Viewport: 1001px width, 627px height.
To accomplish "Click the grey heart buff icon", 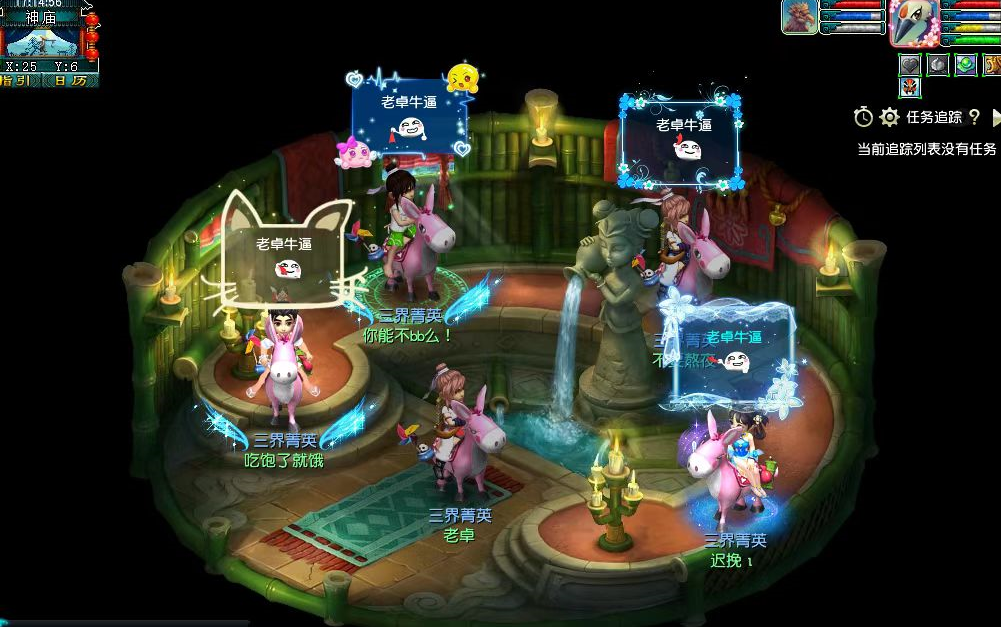I will (909, 65).
